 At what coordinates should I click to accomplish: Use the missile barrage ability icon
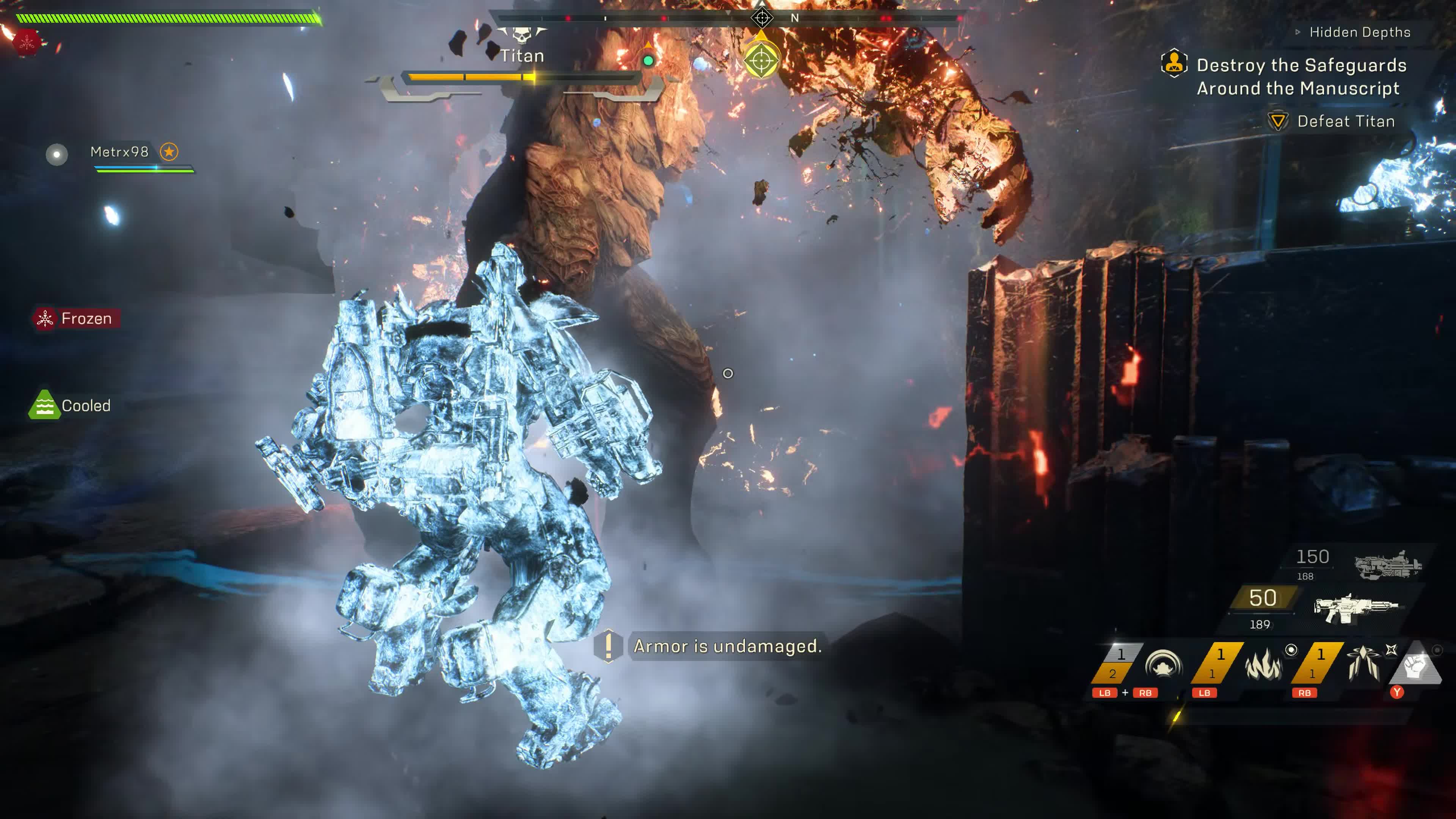point(1363,664)
